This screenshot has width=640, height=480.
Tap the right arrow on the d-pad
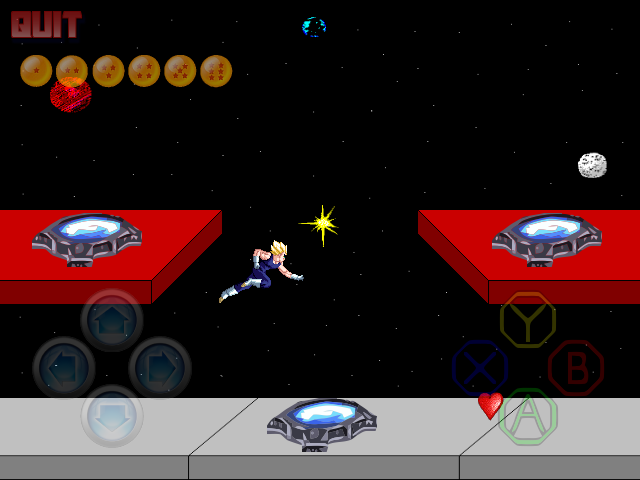tap(160, 367)
